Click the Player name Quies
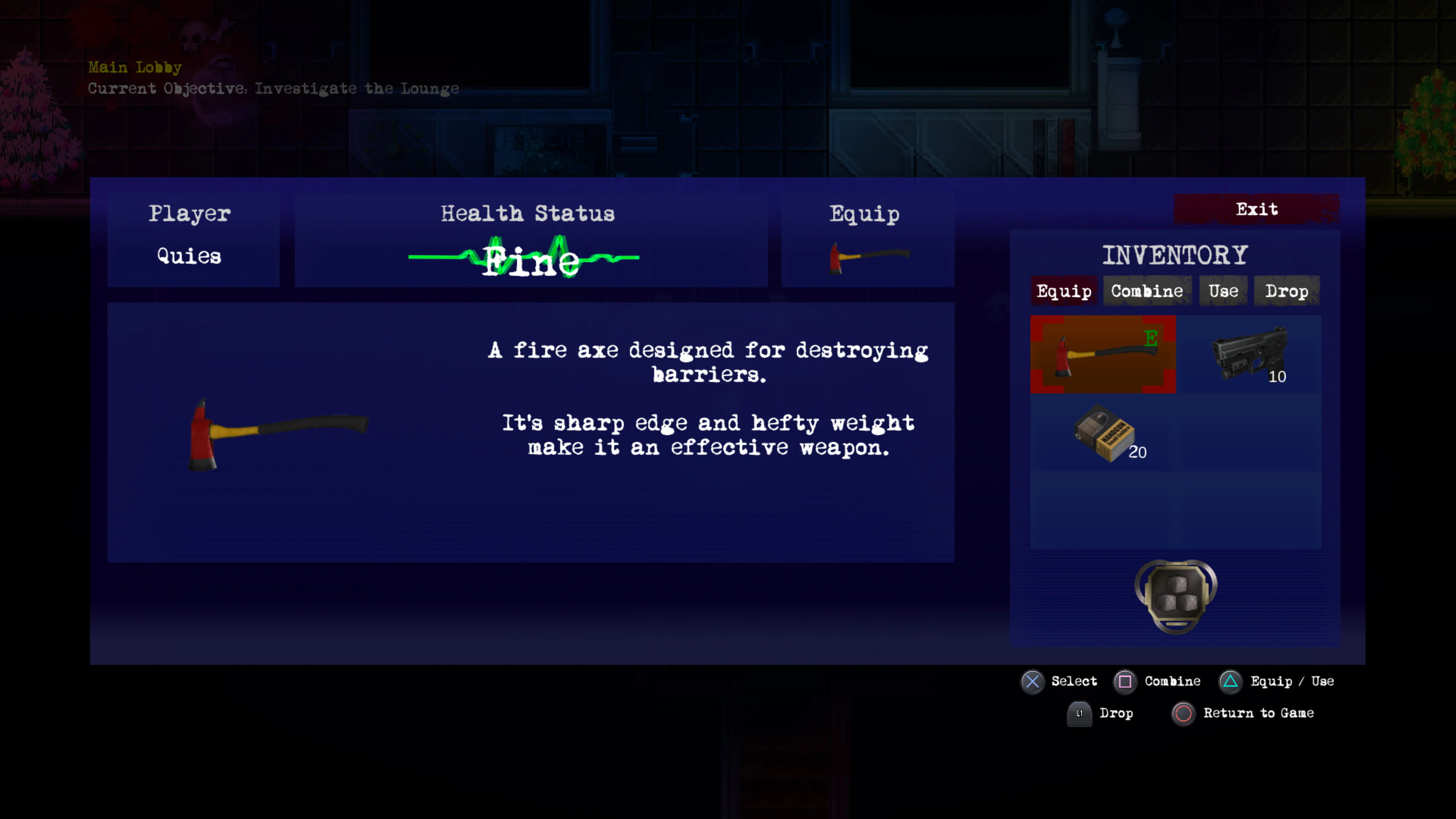This screenshot has width=1456, height=819. click(x=188, y=256)
